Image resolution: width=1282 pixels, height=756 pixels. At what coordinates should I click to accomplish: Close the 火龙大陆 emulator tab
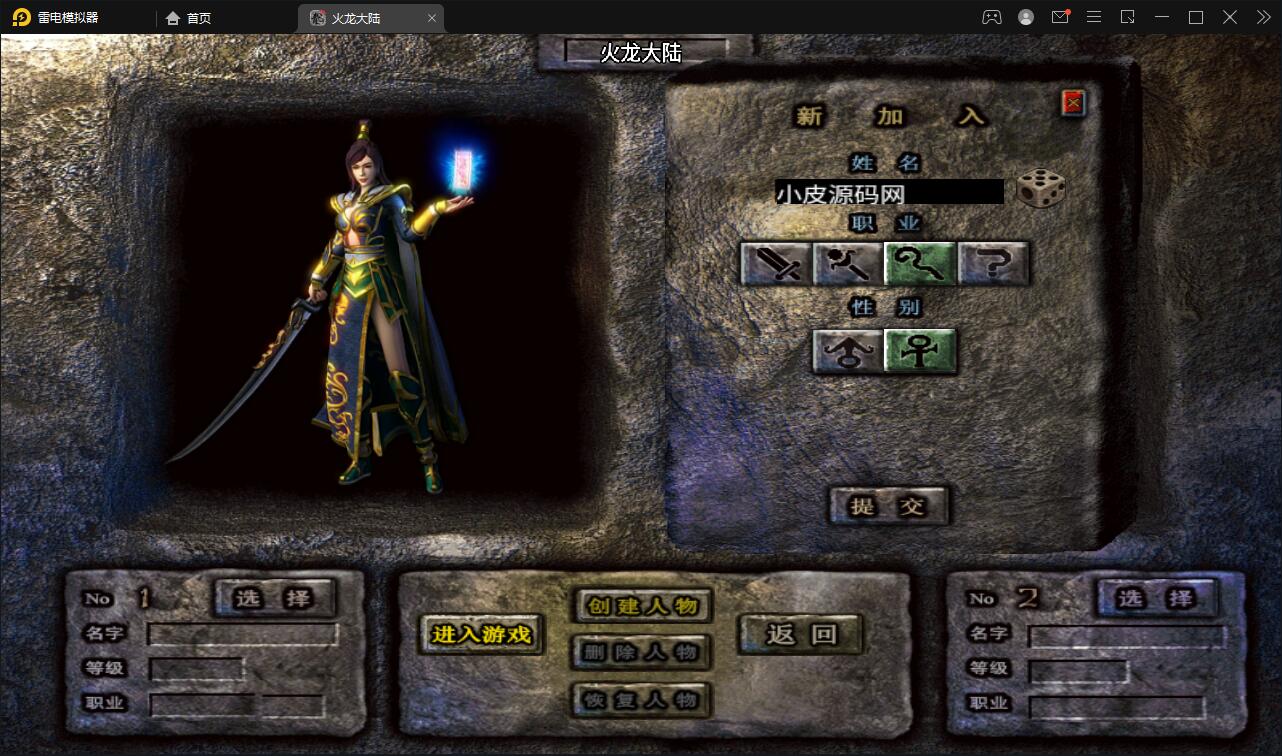pos(432,18)
